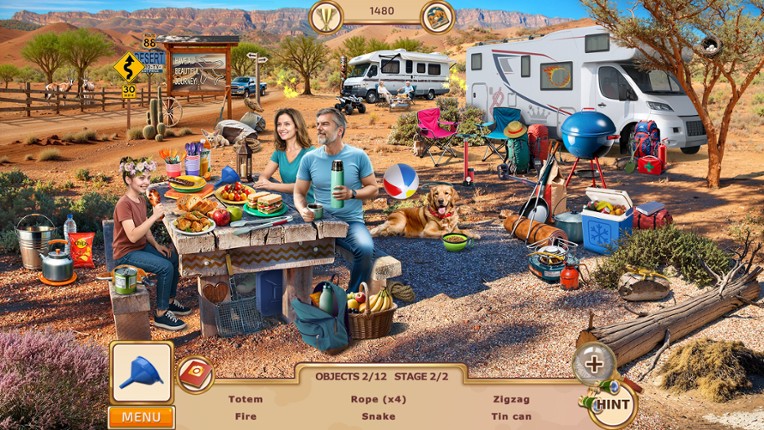Pick the Fire entry in the object list
Viewport: 764px width, 430px height.
pyautogui.click(x=245, y=416)
